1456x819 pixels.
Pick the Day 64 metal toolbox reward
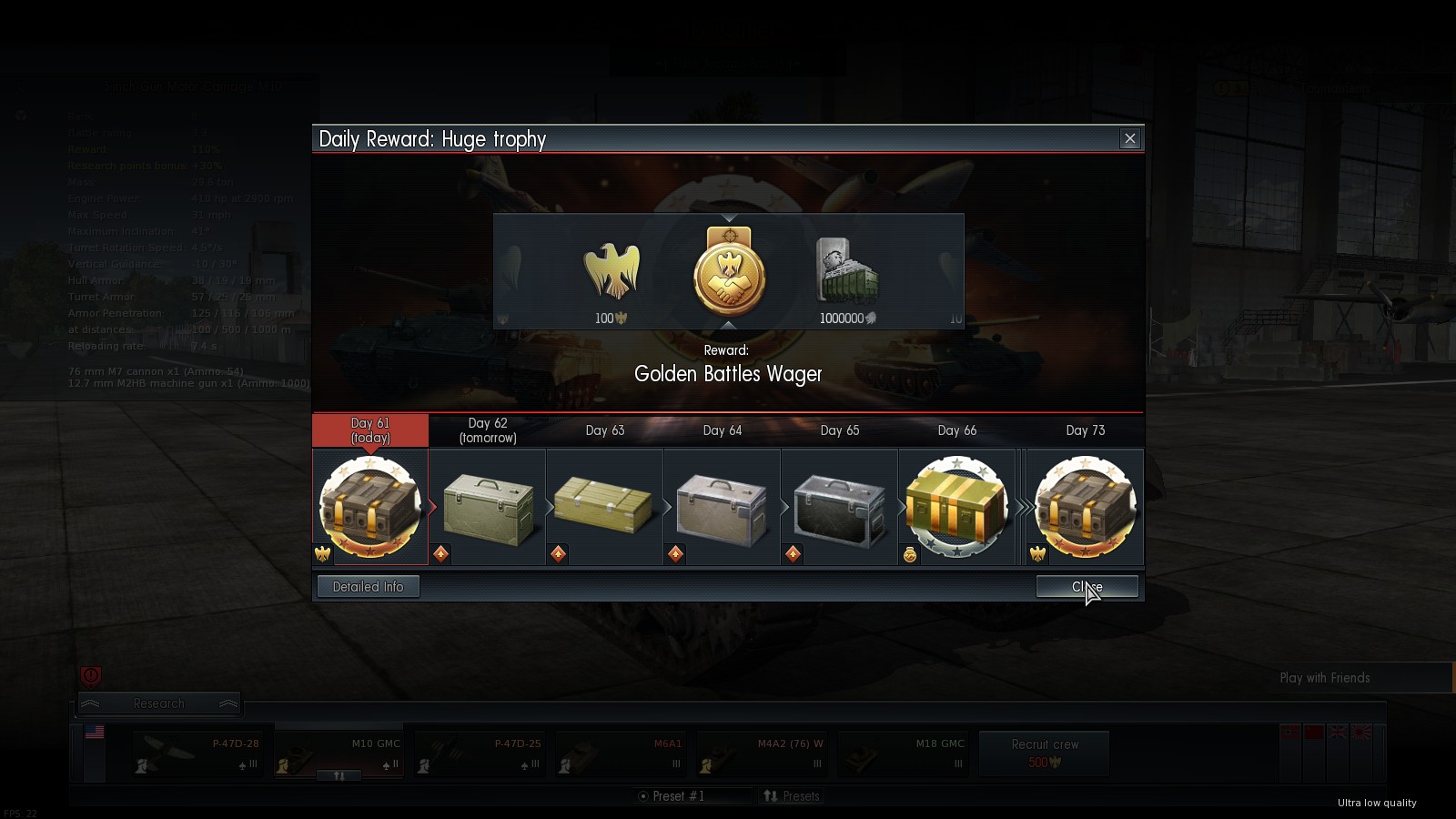(x=723, y=507)
